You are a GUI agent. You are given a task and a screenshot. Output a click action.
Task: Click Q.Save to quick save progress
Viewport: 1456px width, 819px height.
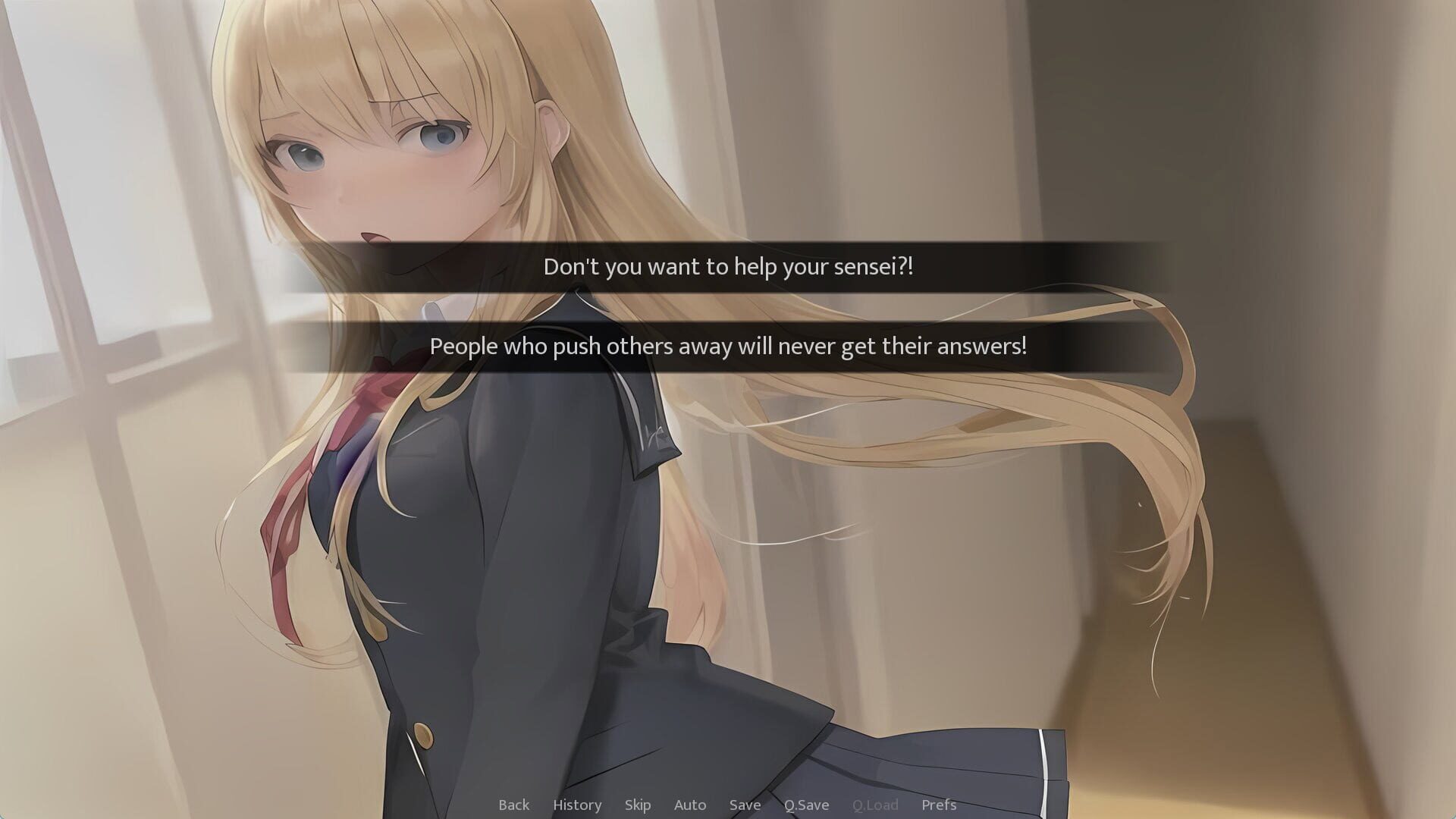point(807,805)
